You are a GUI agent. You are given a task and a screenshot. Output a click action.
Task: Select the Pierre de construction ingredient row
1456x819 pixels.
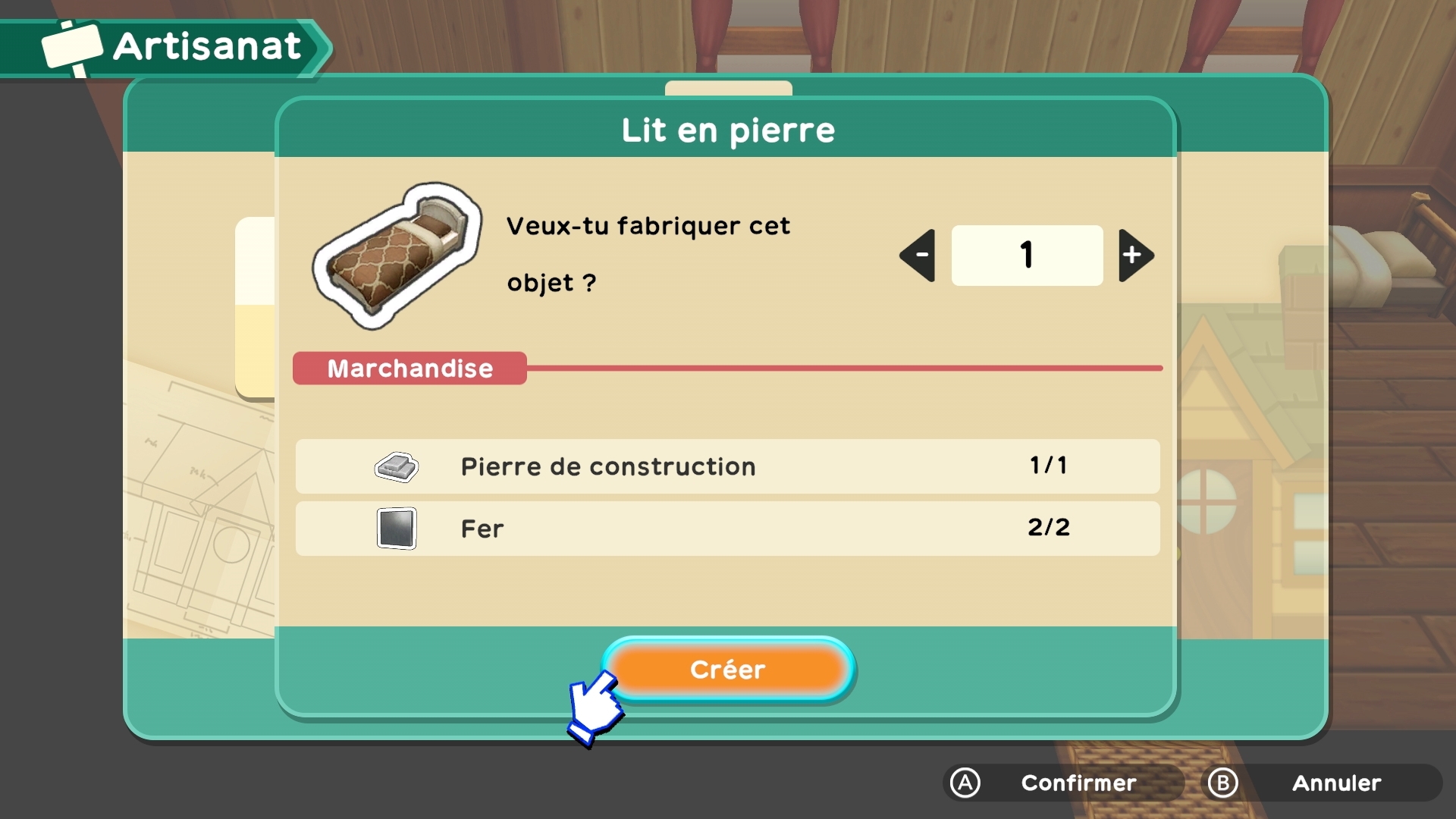(727, 466)
